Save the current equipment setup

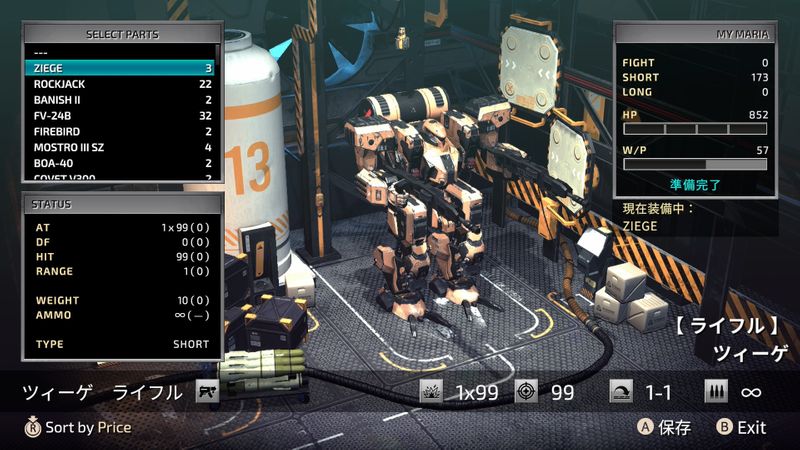pyautogui.click(x=665, y=427)
